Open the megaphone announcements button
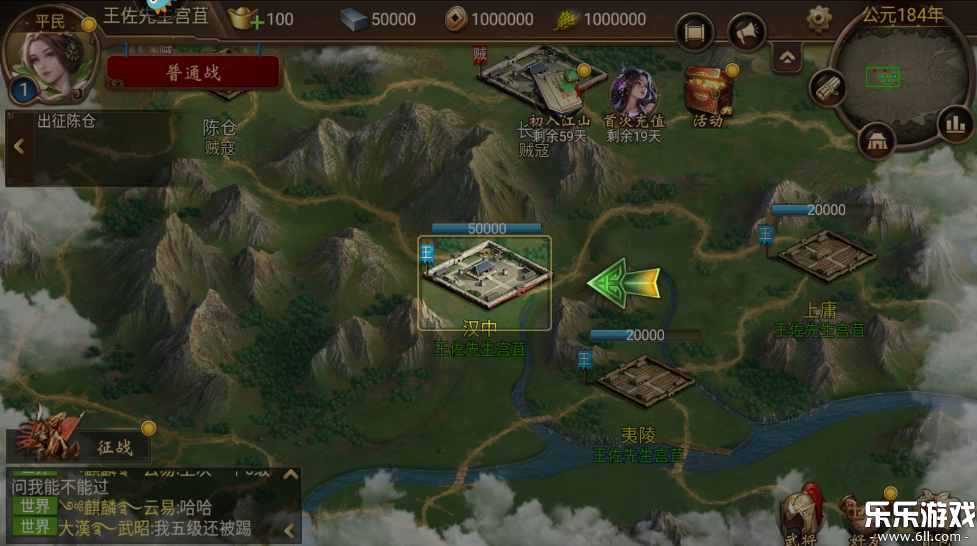 tap(746, 33)
